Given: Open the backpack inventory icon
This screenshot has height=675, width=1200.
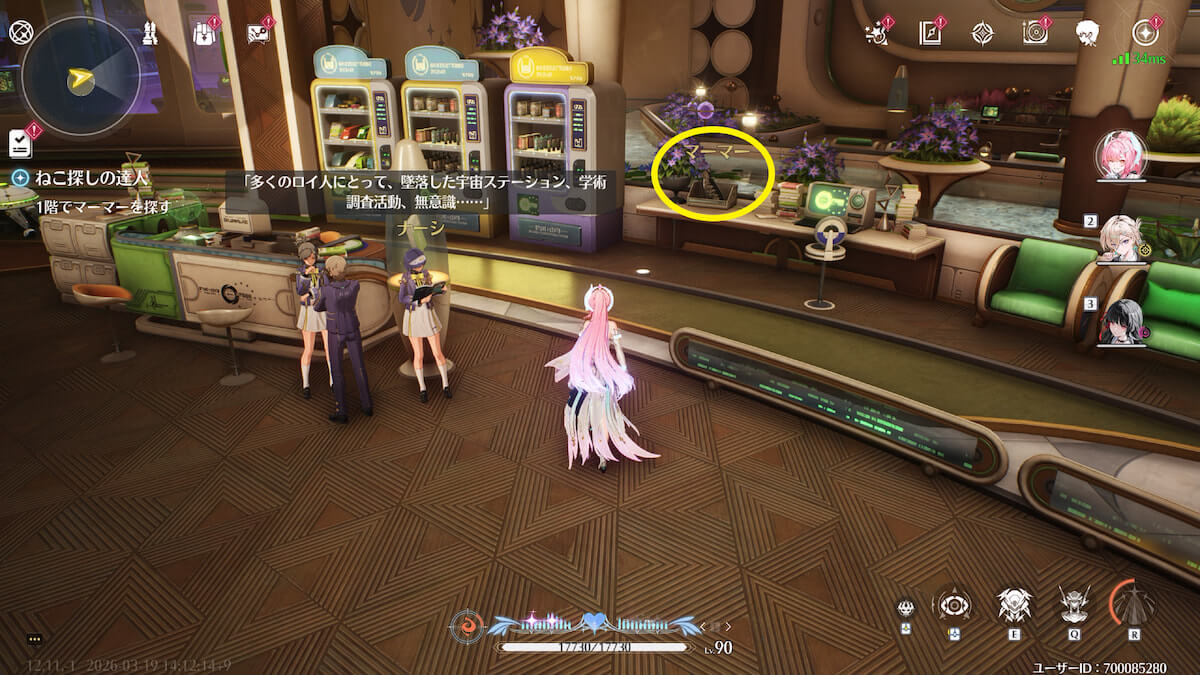Looking at the screenshot, I should click(x=204, y=33).
